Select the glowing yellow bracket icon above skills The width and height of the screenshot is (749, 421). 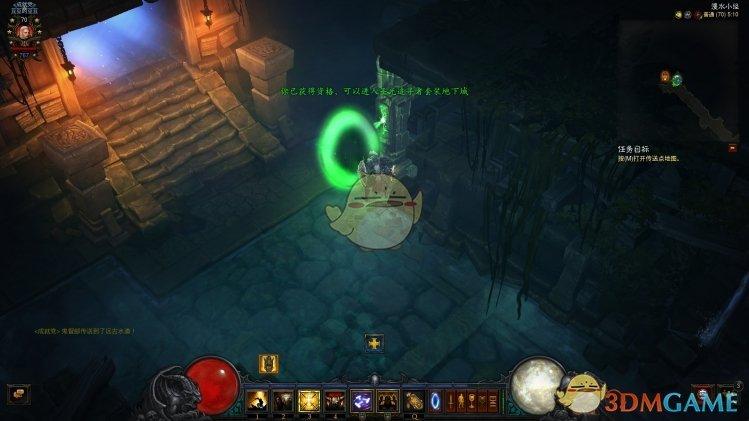coord(268,363)
